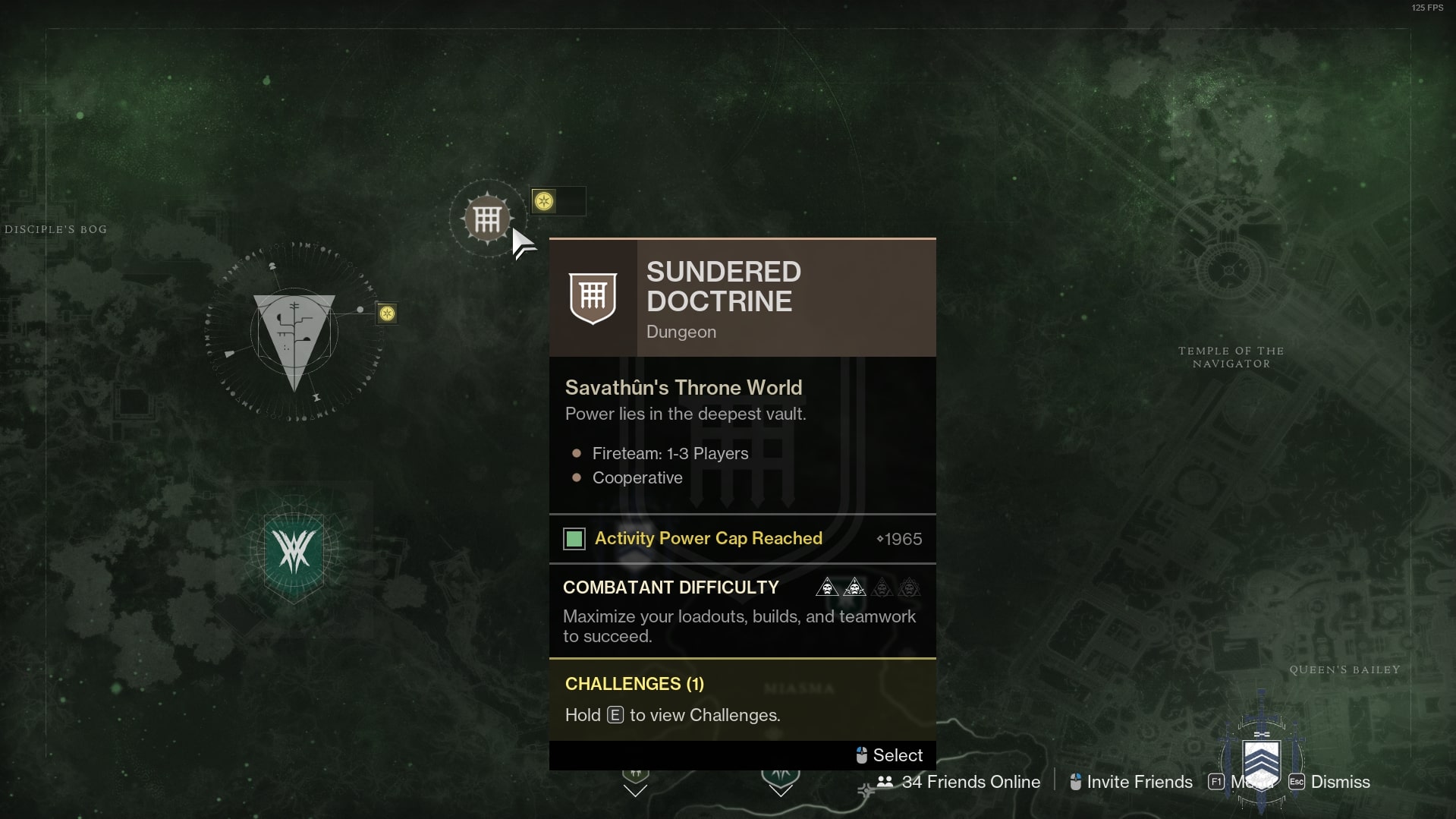Open the 34 Friends Online roster
1456x819 pixels.
pyautogui.click(x=959, y=782)
